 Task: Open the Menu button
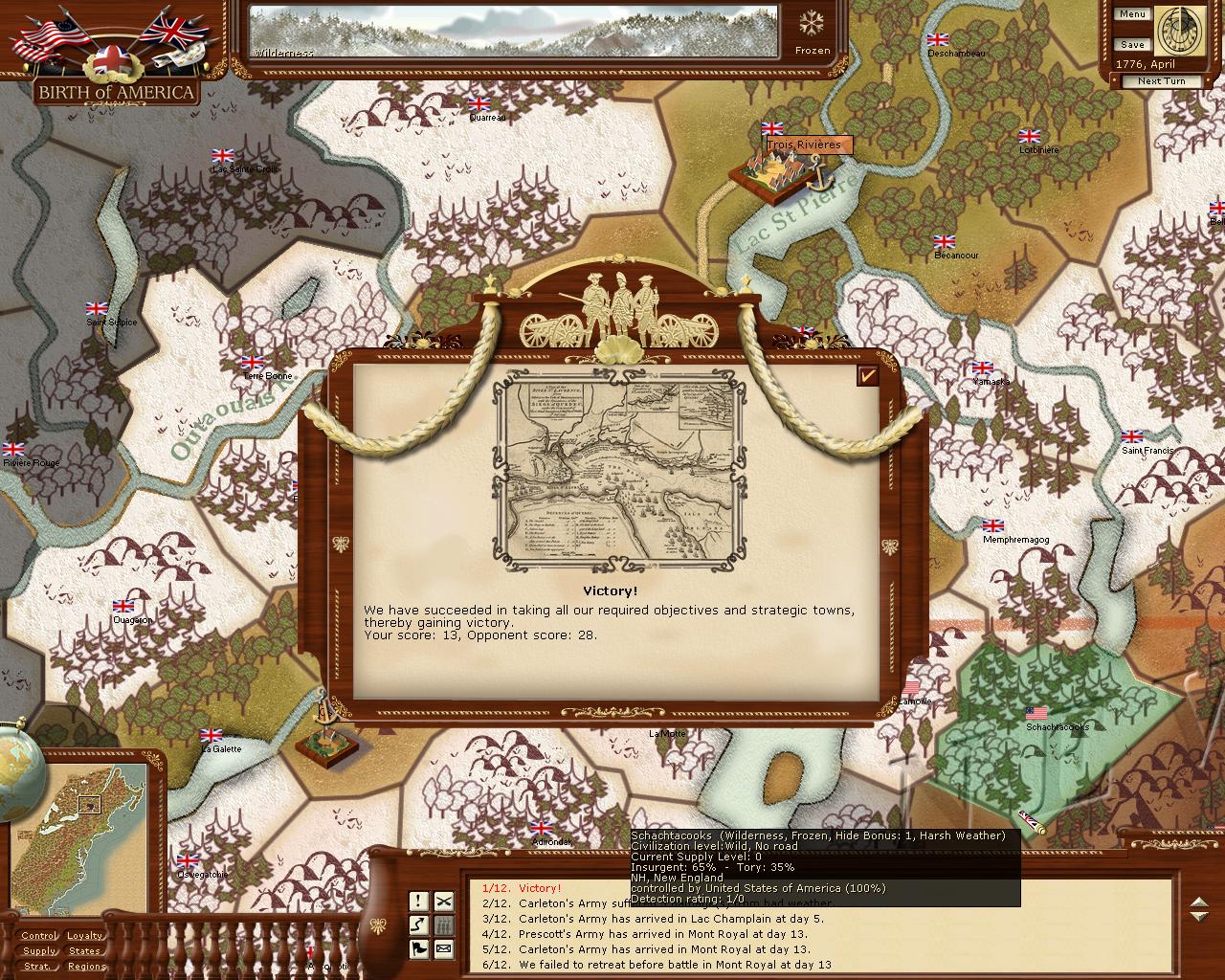click(1131, 14)
